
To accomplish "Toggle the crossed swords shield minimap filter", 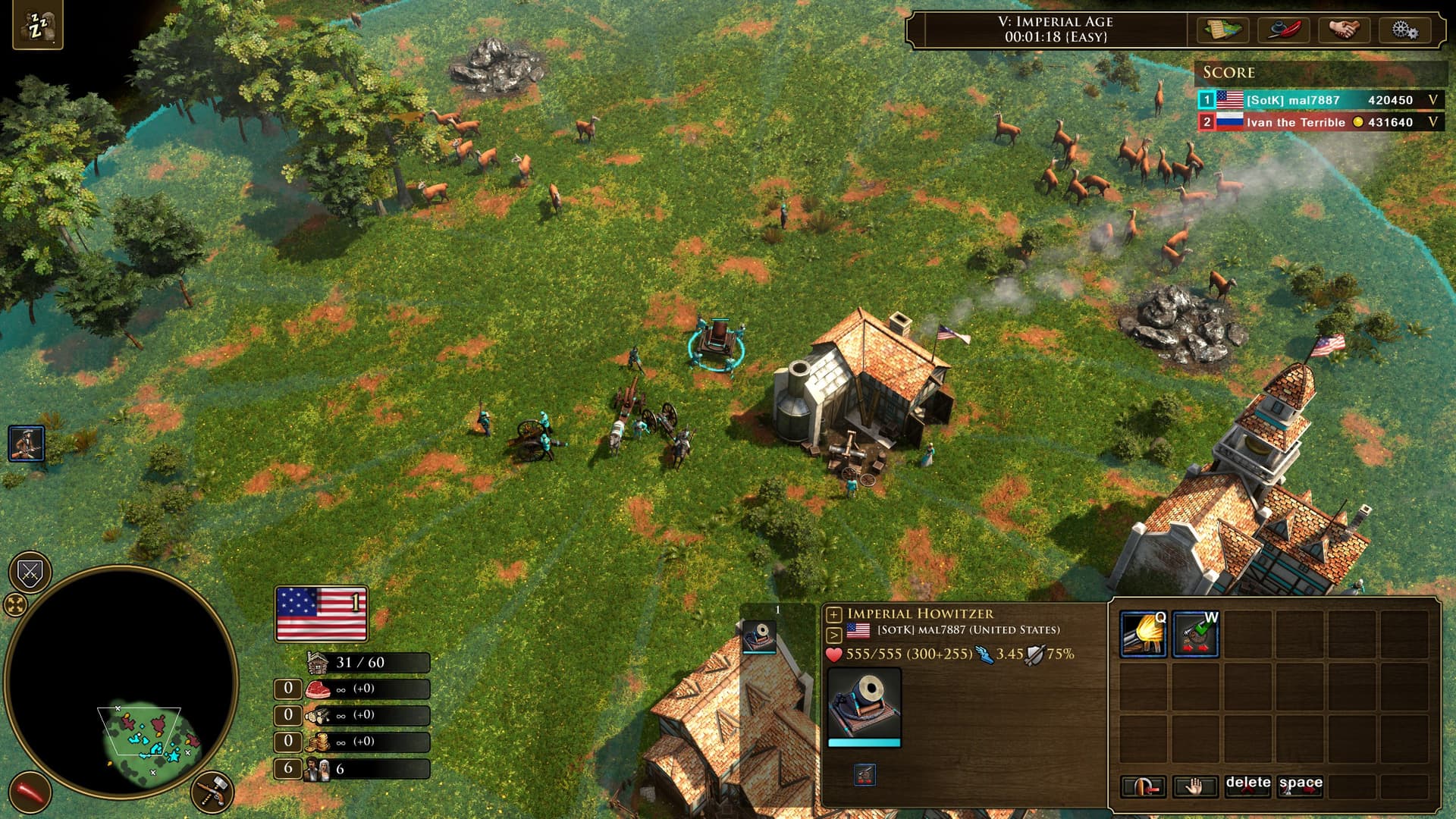I will (x=30, y=573).
